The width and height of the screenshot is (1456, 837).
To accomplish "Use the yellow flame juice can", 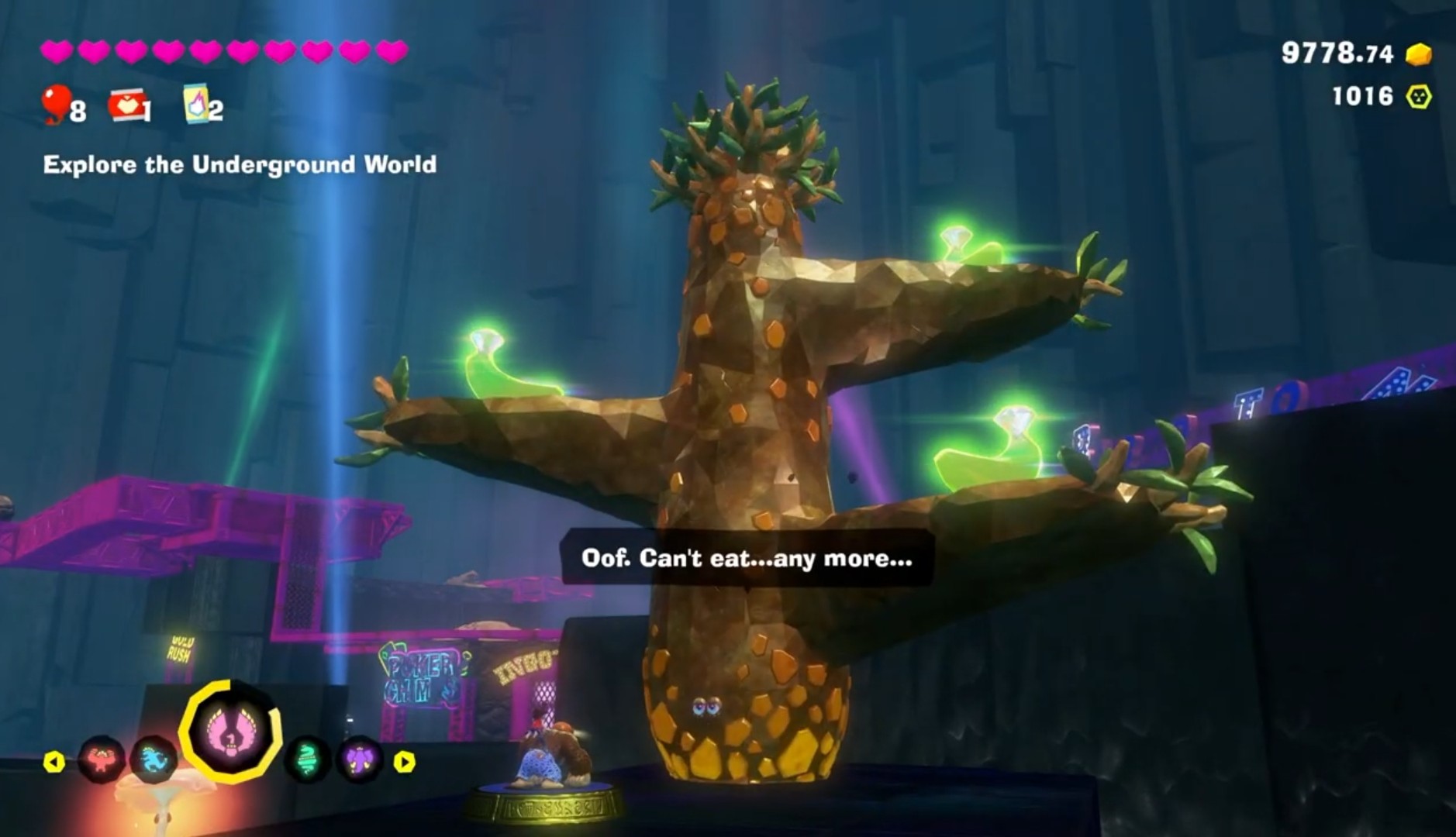I will point(195,104).
